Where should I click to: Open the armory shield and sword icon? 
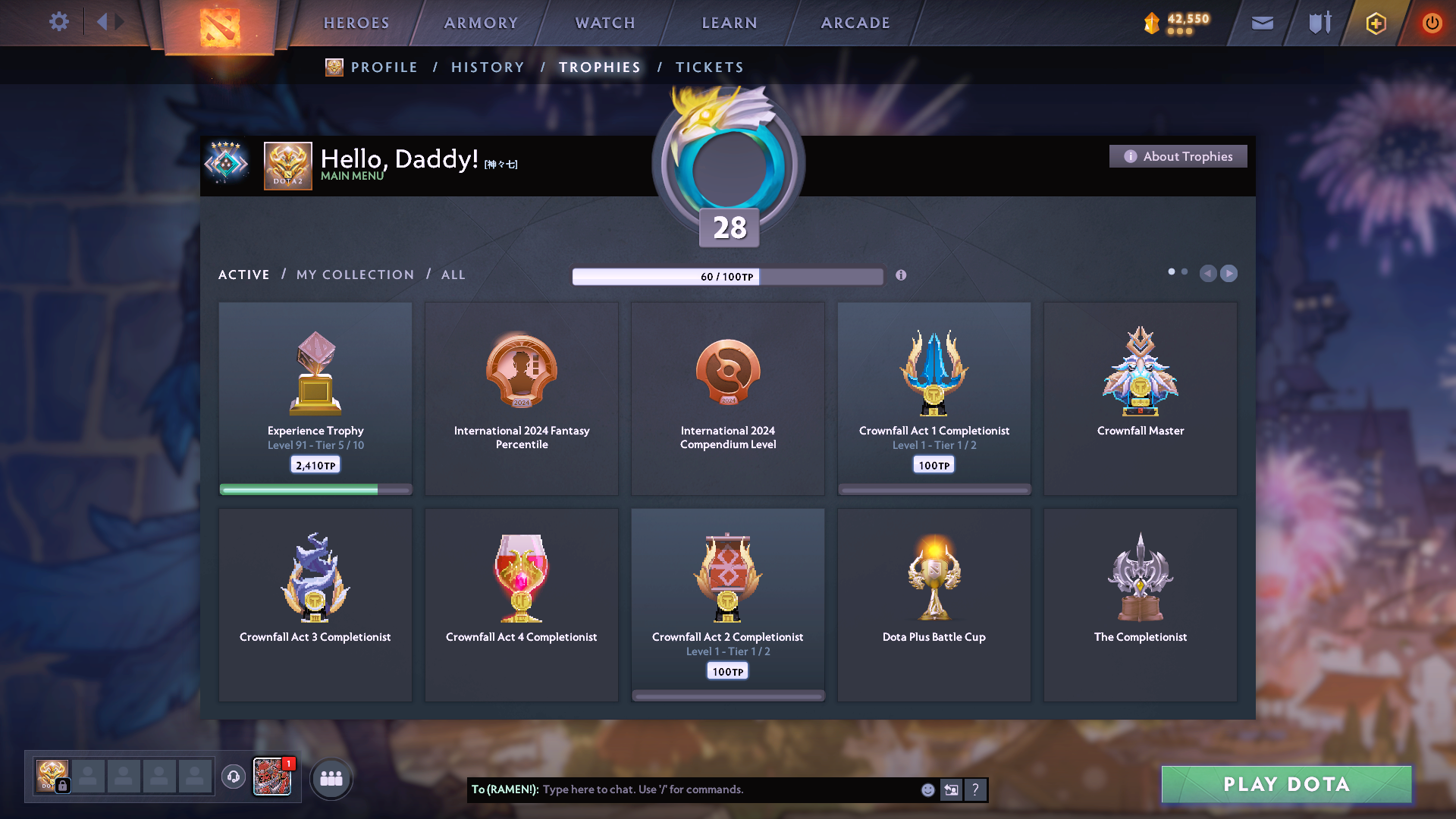pos(1318,23)
